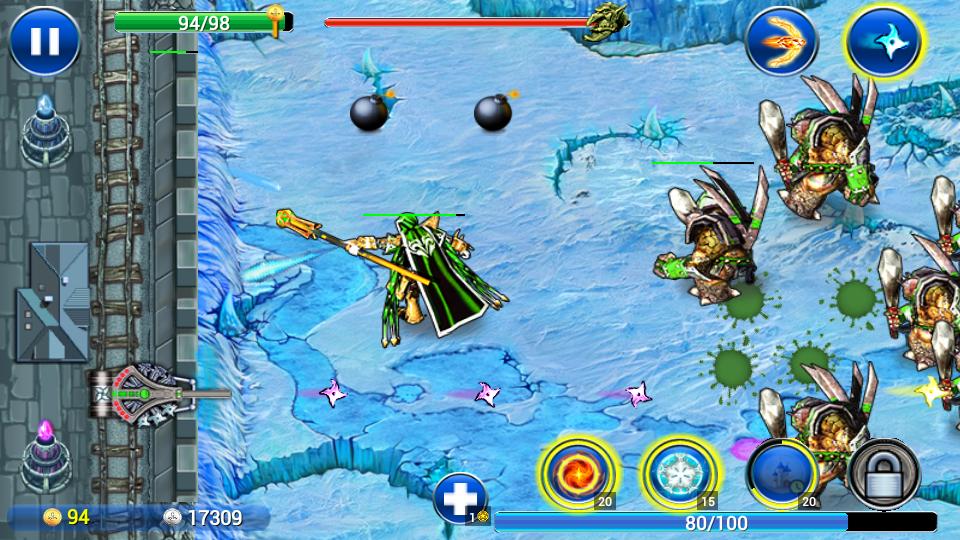Image resolution: width=960 pixels, height=540 pixels.
Task: Select the shuriken weapon icon
Action: pos(884,41)
